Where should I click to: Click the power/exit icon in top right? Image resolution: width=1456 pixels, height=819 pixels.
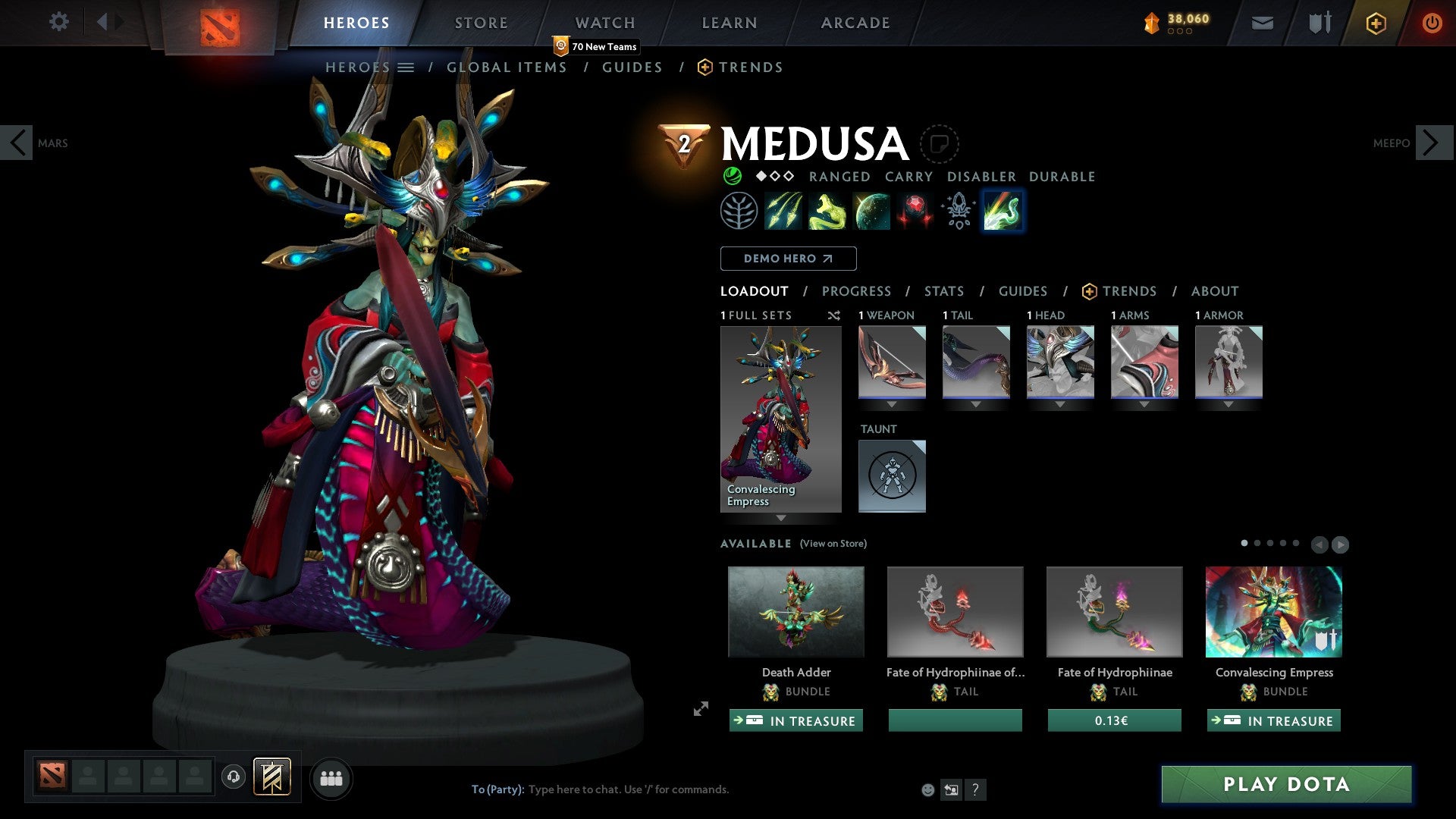coord(1432,23)
